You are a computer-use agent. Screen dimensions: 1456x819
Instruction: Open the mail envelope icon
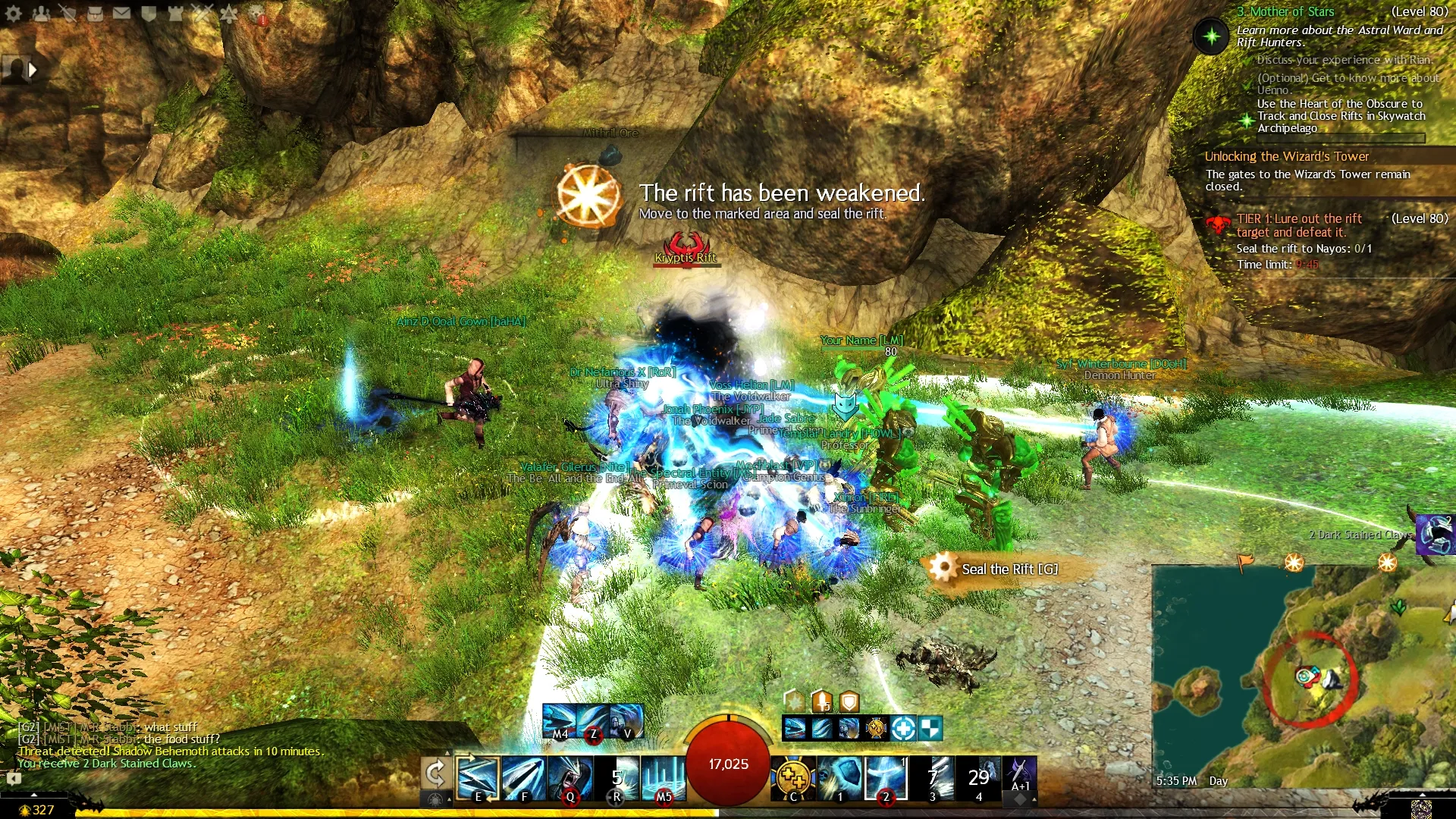pos(121,13)
